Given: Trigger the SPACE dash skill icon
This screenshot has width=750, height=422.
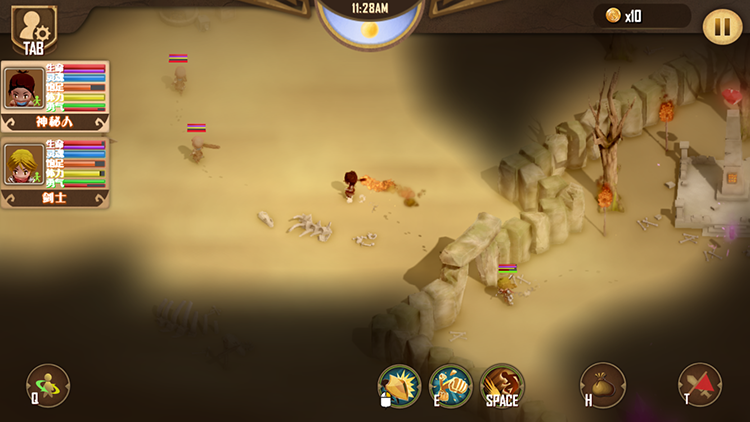Looking at the screenshot, I should (x=502, y=385).
